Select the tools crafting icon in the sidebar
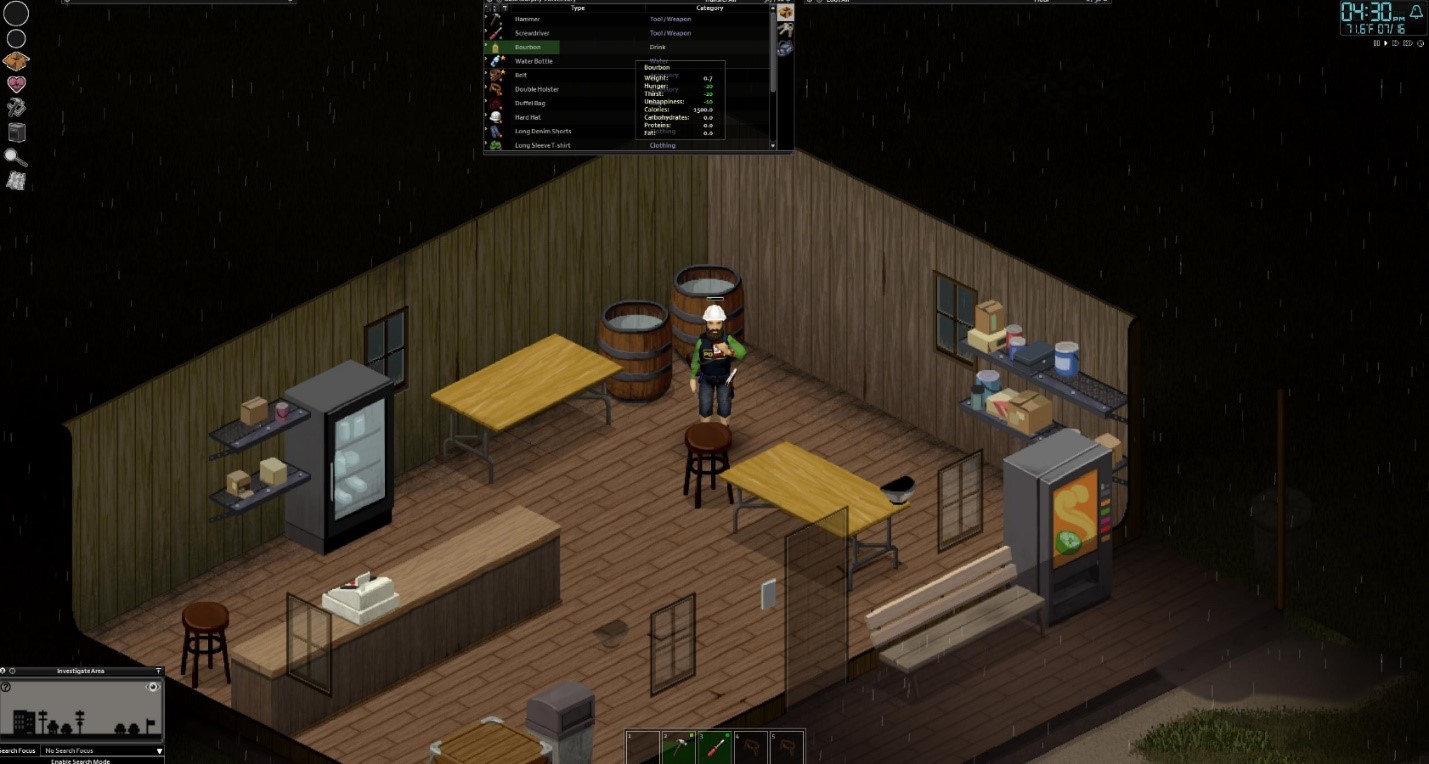The image size is (1429, 764). click(16, 108)
